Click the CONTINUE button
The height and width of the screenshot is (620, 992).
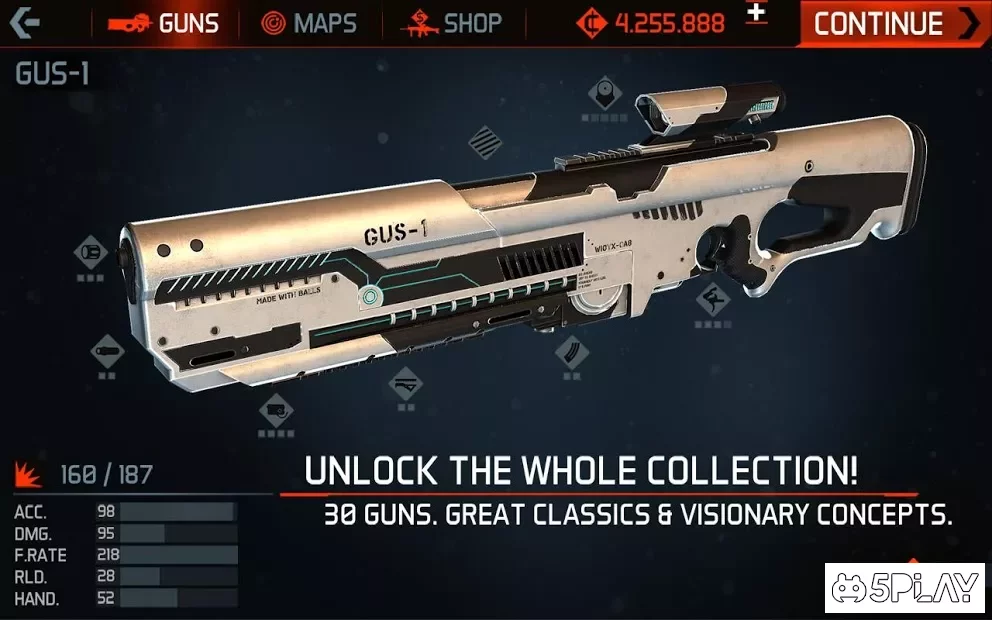pyautogui.click(x=894, y=23)
